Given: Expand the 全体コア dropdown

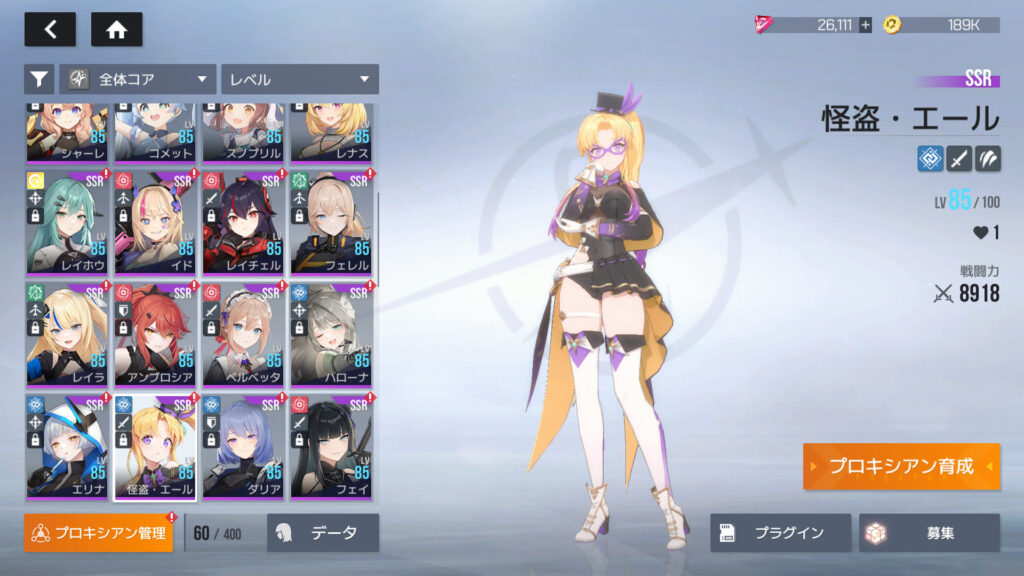Looking at the screenshot, I should [x=138, y=79].
